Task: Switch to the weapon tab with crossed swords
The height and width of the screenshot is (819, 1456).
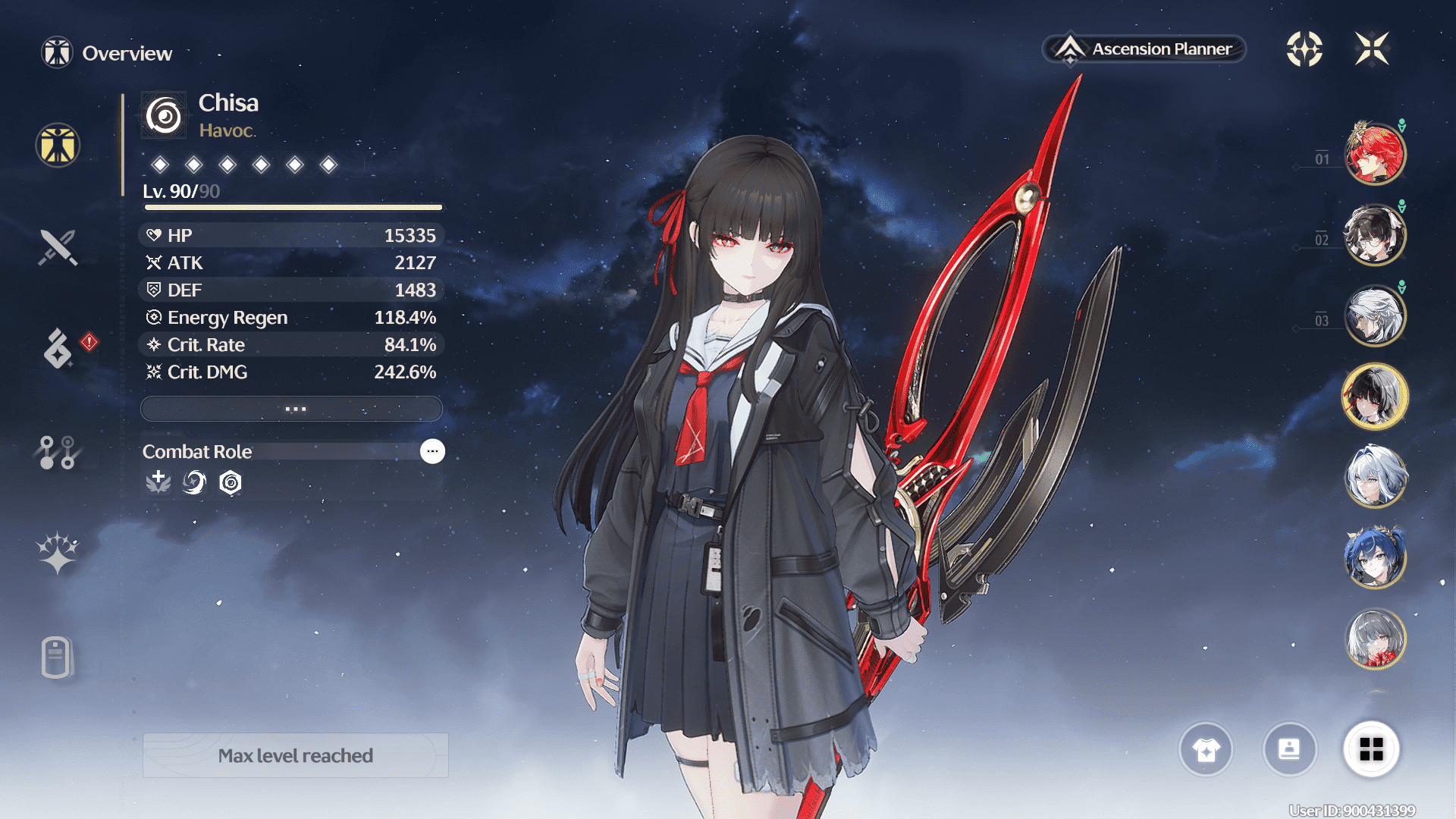Action: tap(58, 247)
